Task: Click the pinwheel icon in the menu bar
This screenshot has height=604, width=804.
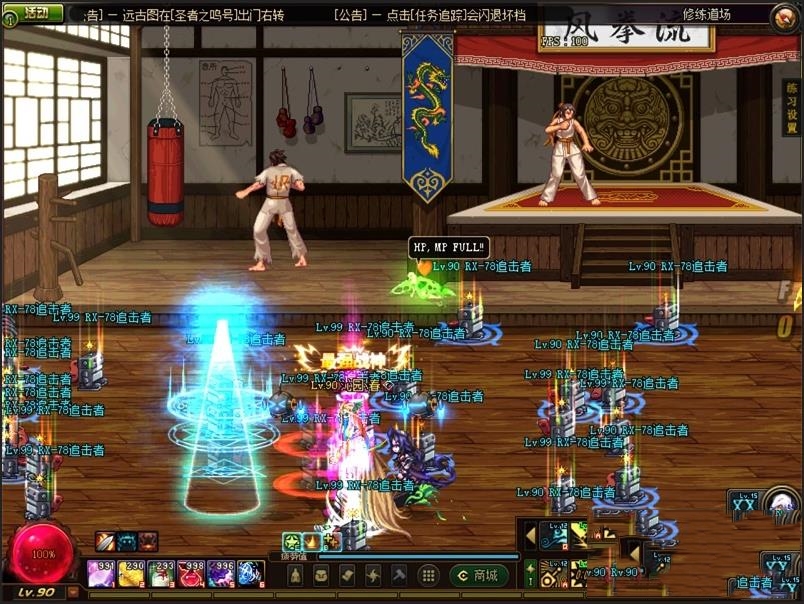Action: click(x=372, y=575)
